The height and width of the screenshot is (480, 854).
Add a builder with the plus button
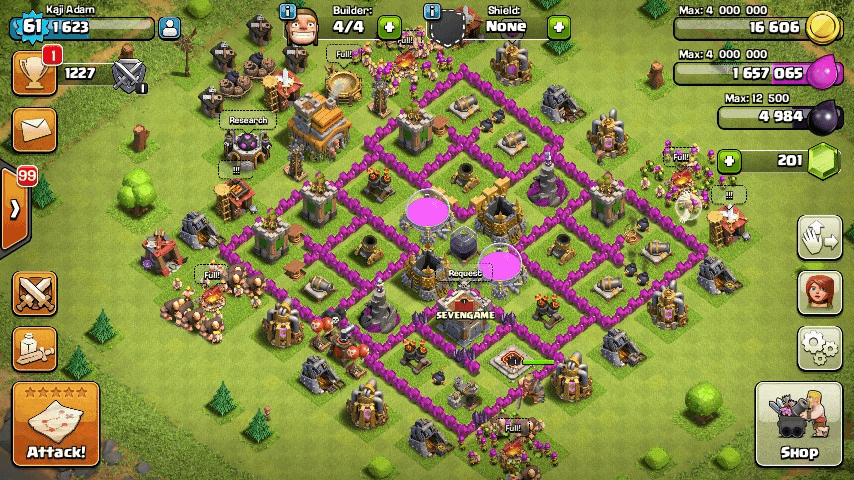(389, 27)
